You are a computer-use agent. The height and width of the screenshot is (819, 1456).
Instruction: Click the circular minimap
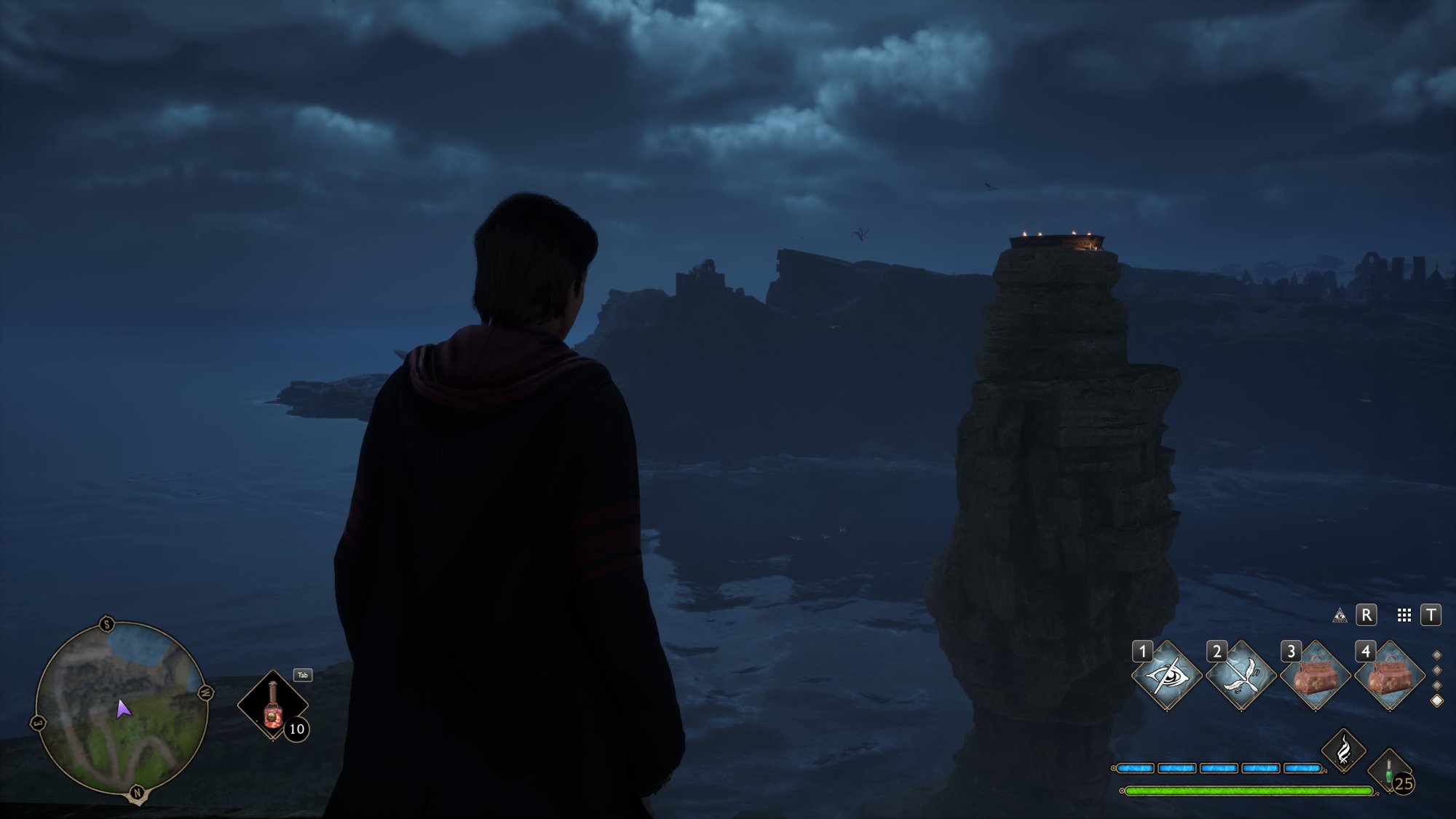pos(122,709)
